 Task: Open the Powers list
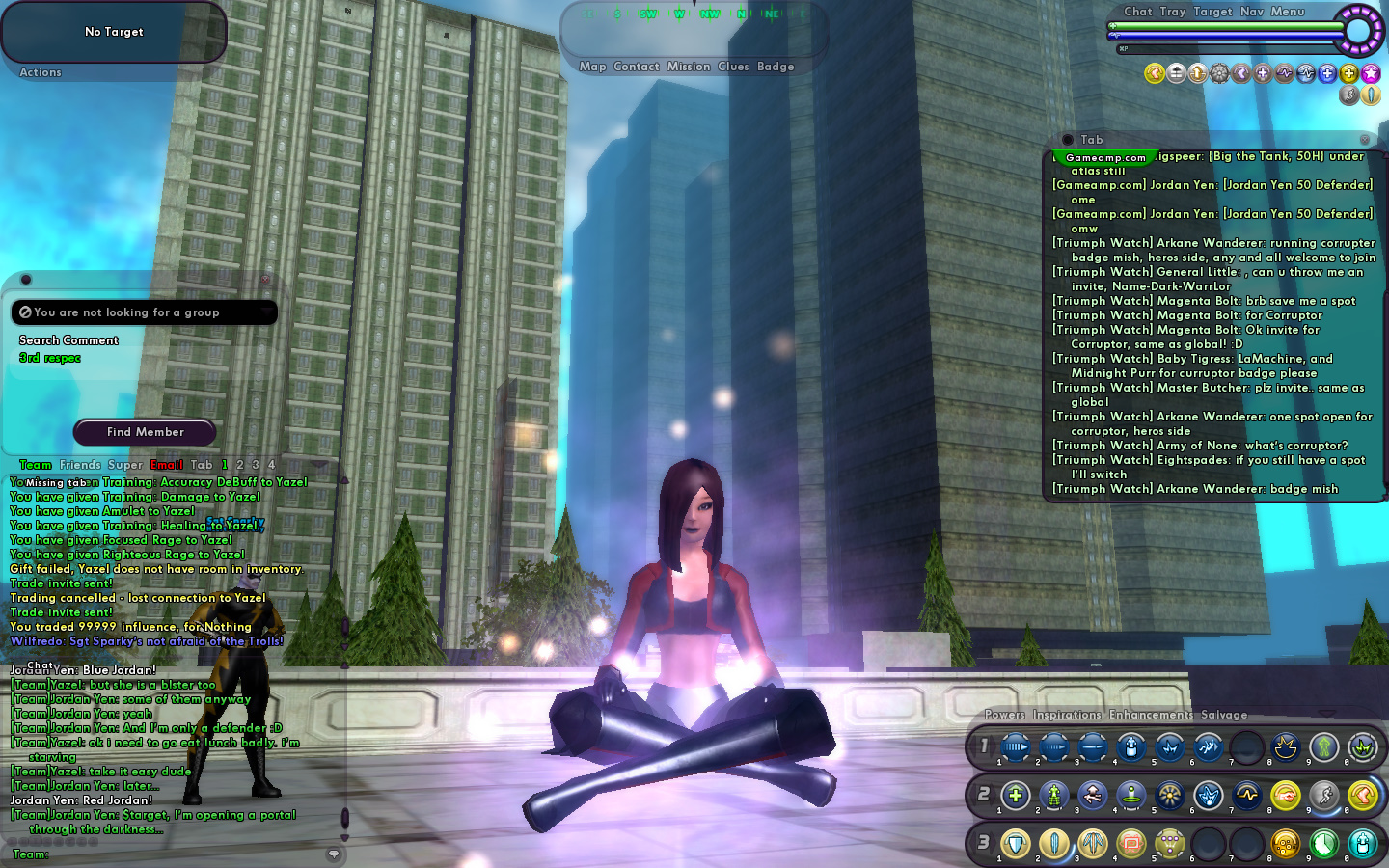coord(1005,715)
